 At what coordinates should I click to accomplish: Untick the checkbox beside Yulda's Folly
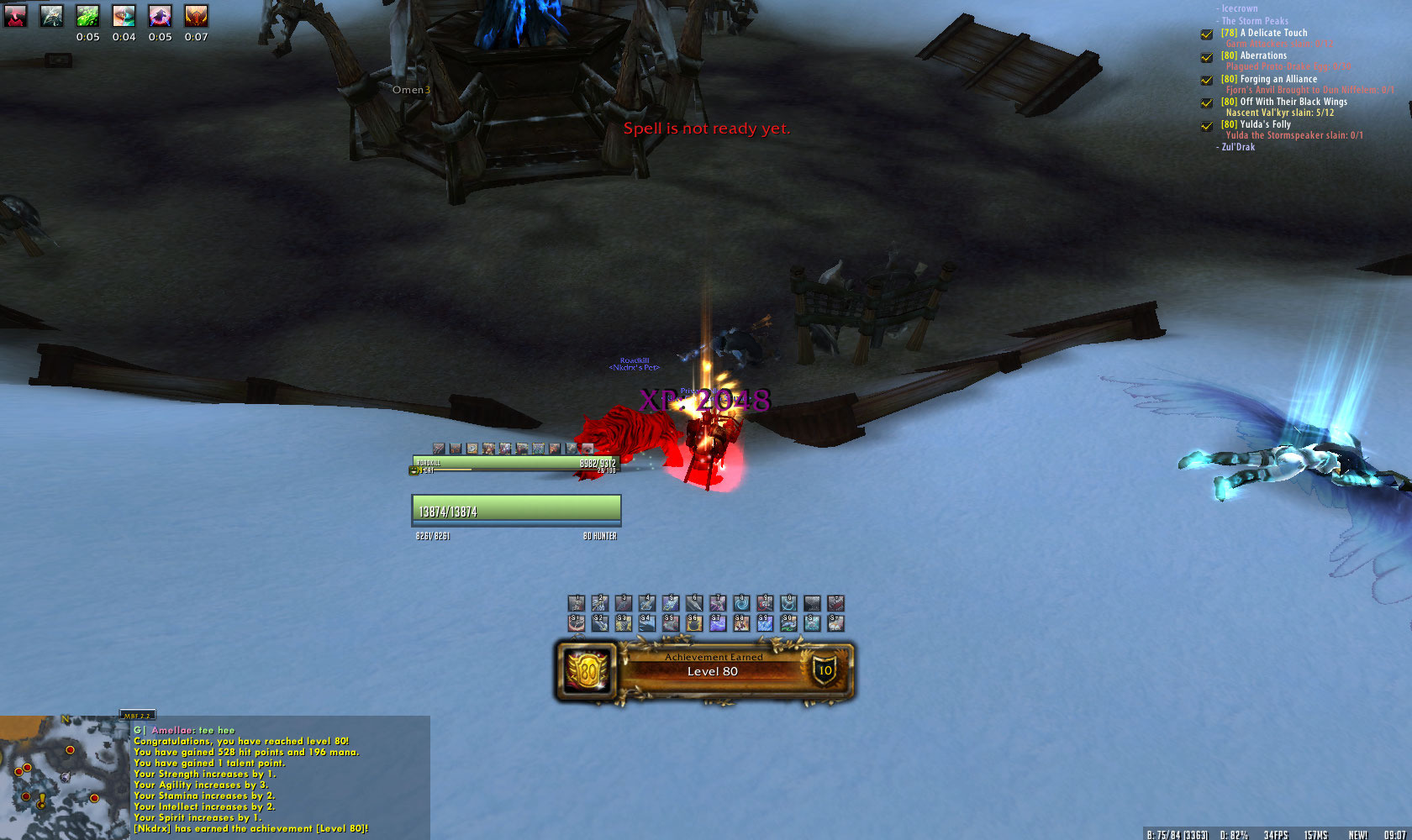1206,125
